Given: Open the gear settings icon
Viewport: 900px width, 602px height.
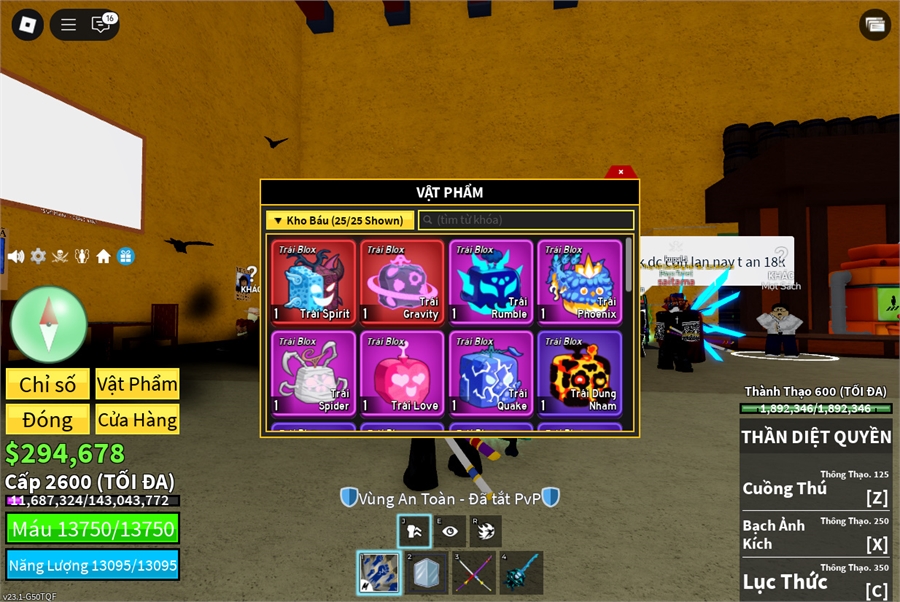Looking at the screenshot, I should (38, 256).
